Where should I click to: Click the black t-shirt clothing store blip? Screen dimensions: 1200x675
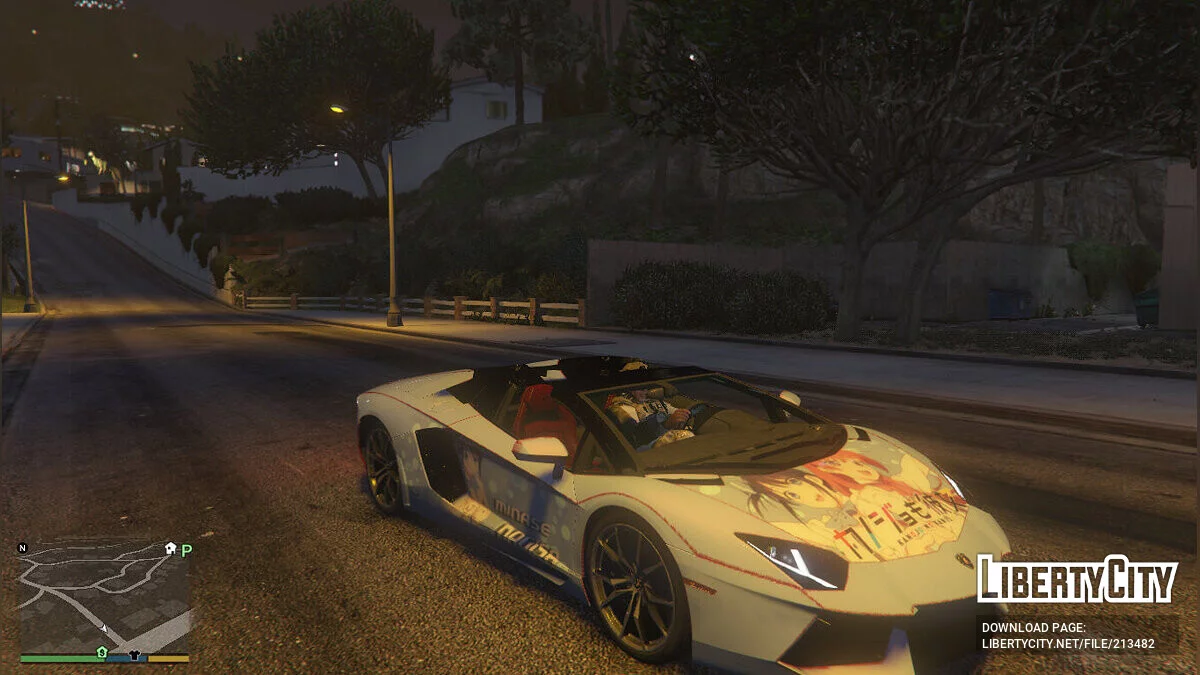136,656
